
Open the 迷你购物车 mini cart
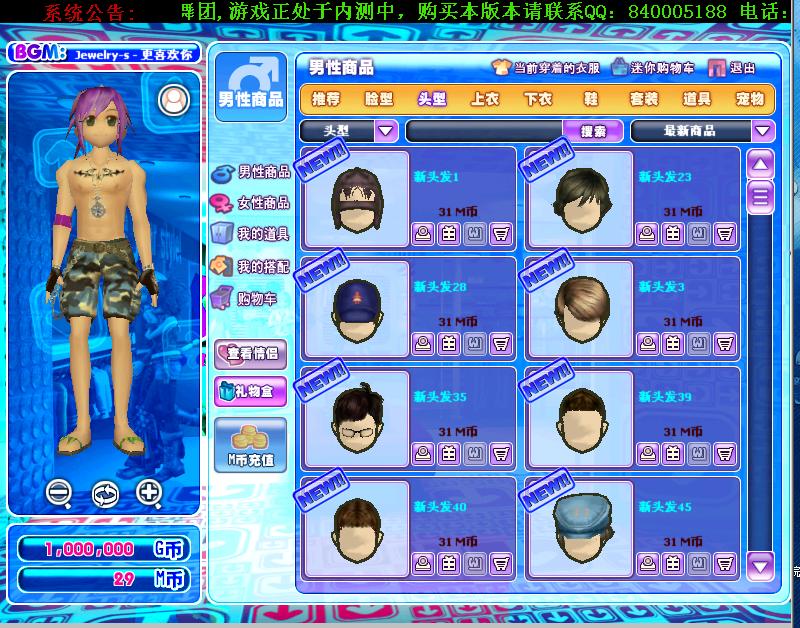(652, 68)
